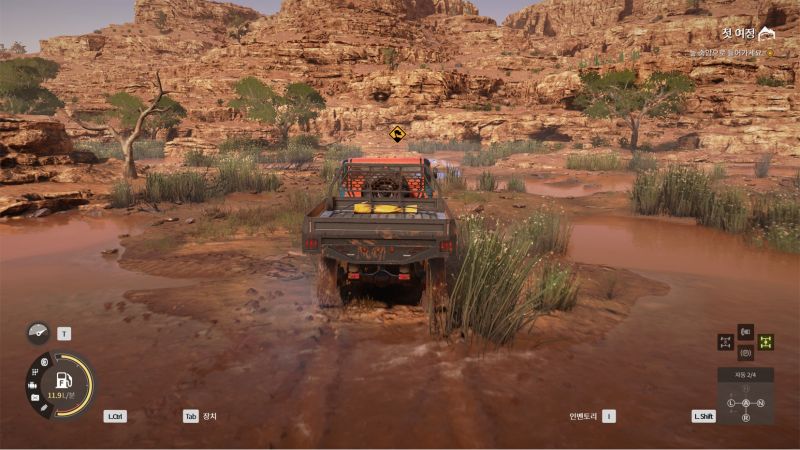This screenshot has height=450, width=800.
Task: Shift to neutral gear N
Action: (760, 403)
